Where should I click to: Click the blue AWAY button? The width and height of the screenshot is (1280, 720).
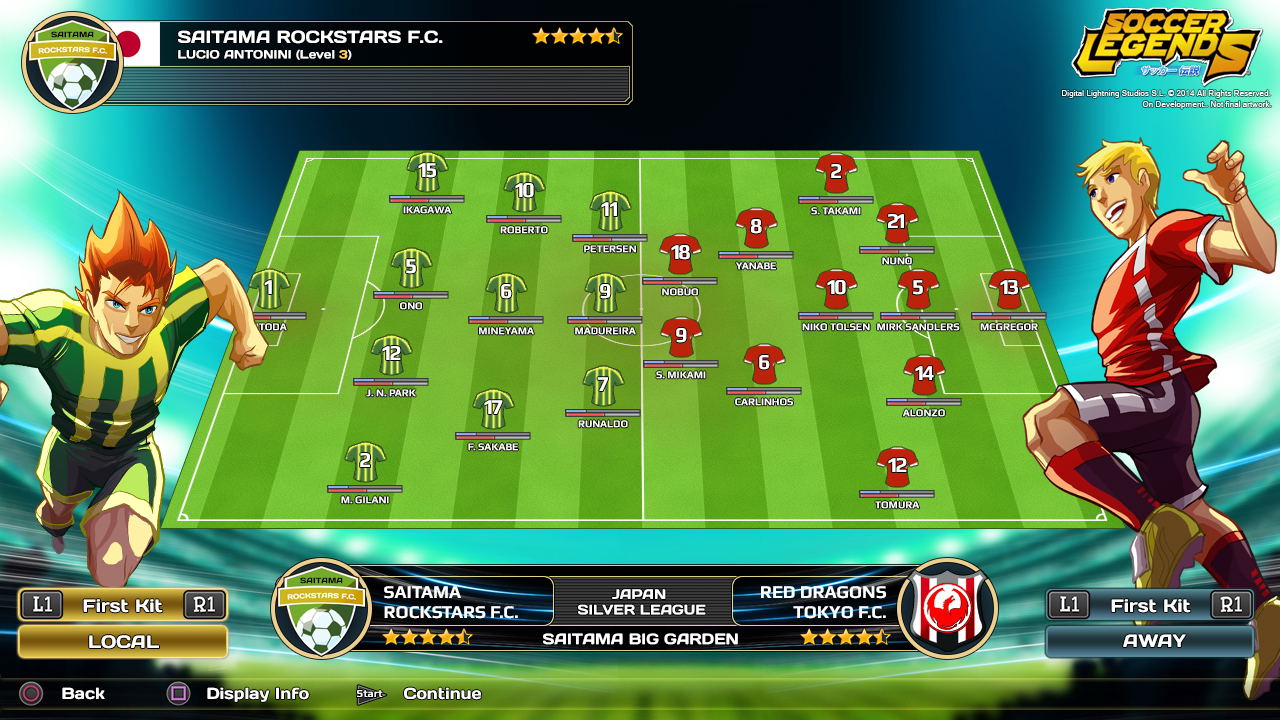1150,641
